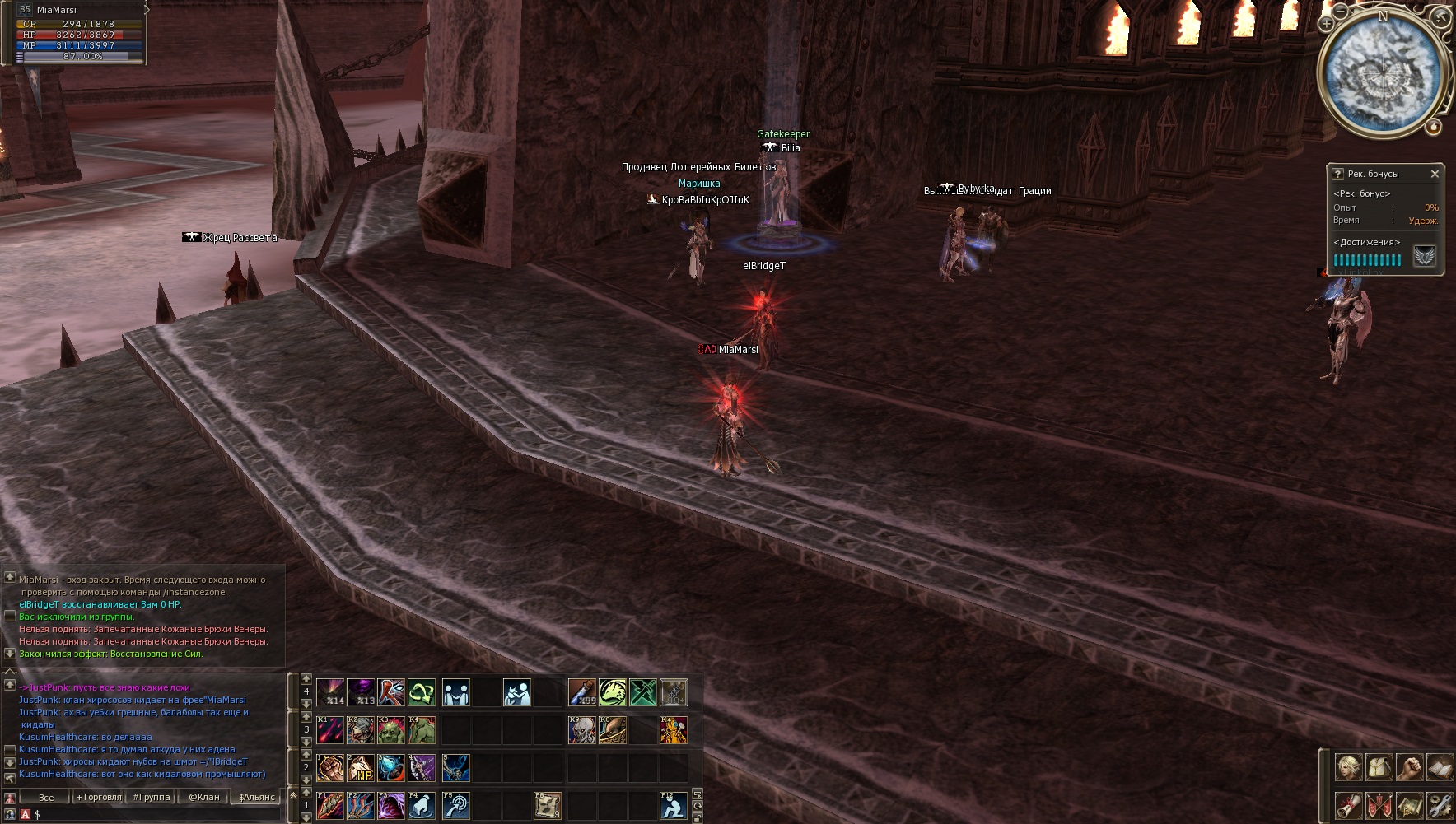
Task: Open the $Альянс chat tab
Action: (257, 797)
